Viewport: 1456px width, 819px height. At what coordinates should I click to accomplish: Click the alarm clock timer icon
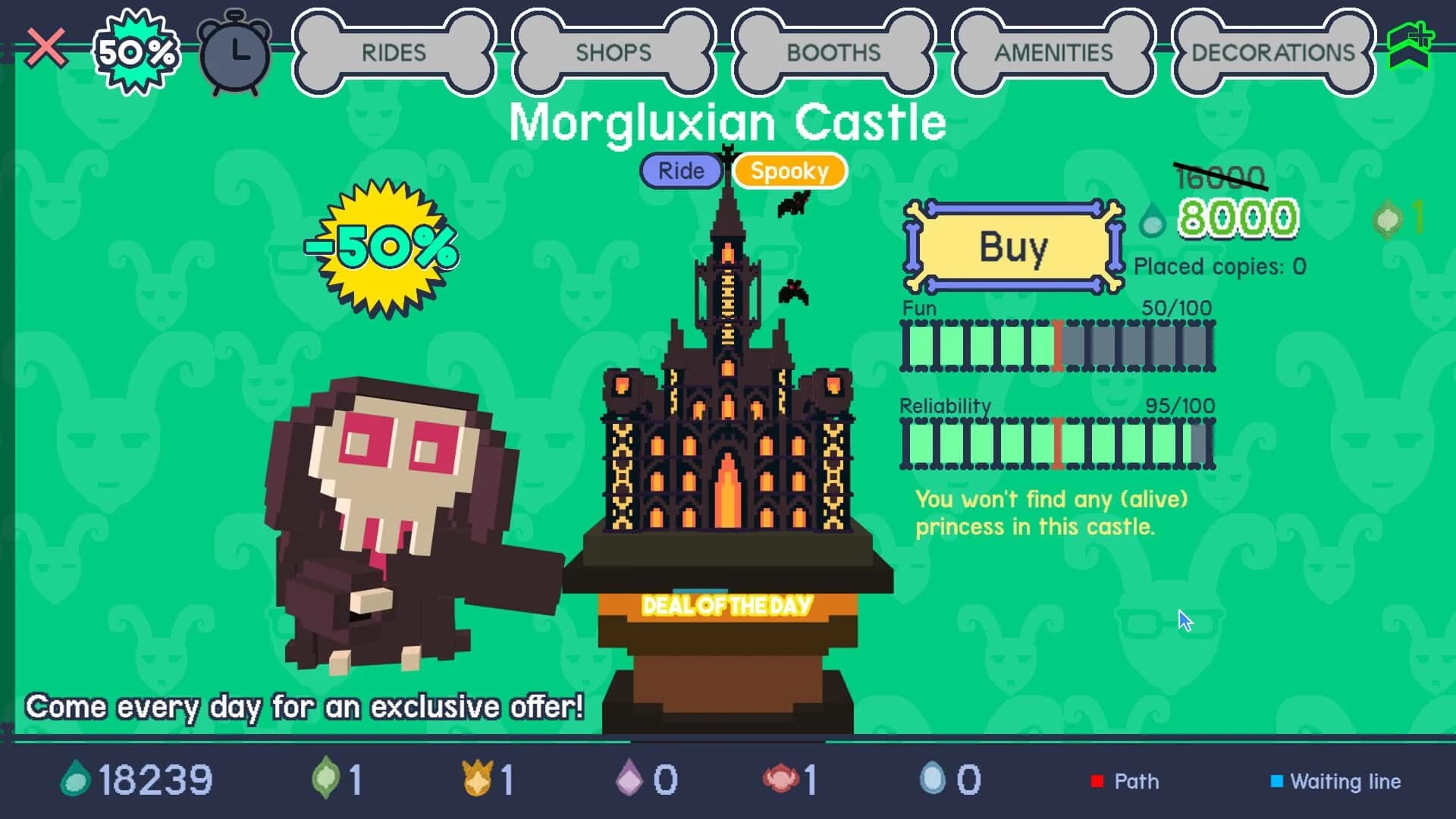pos(235,53)
